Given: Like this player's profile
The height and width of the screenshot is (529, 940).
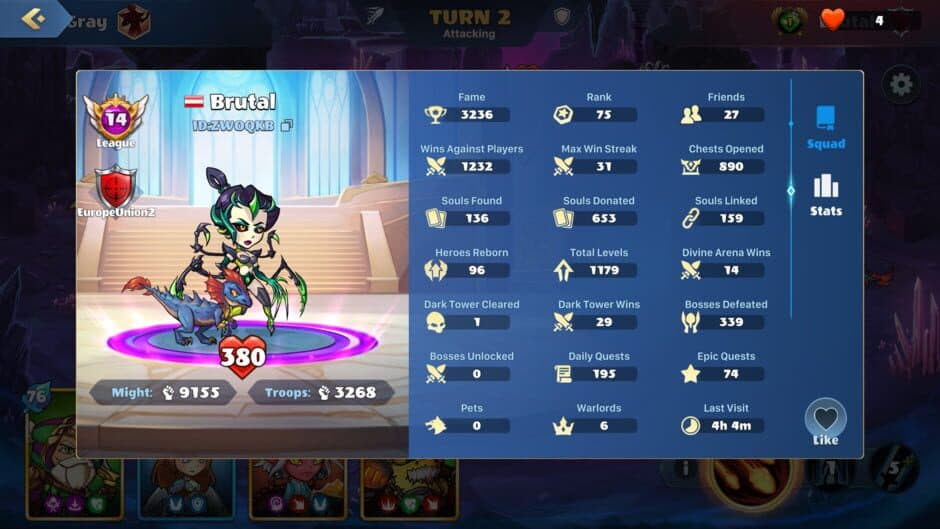Looking at the screenshot, I should point(825,420).
